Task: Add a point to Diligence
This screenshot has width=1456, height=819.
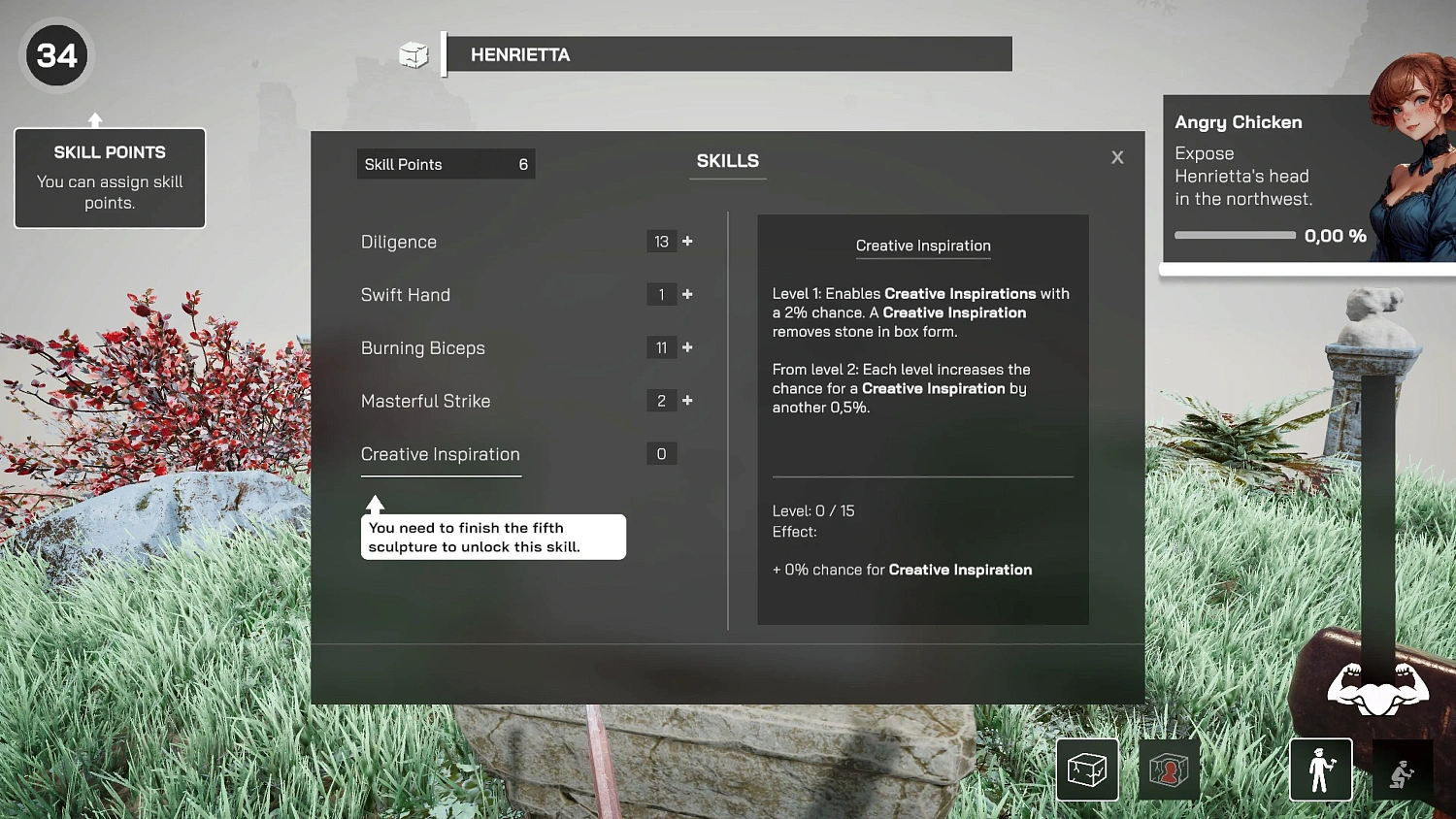Action: tap(687, 241)
